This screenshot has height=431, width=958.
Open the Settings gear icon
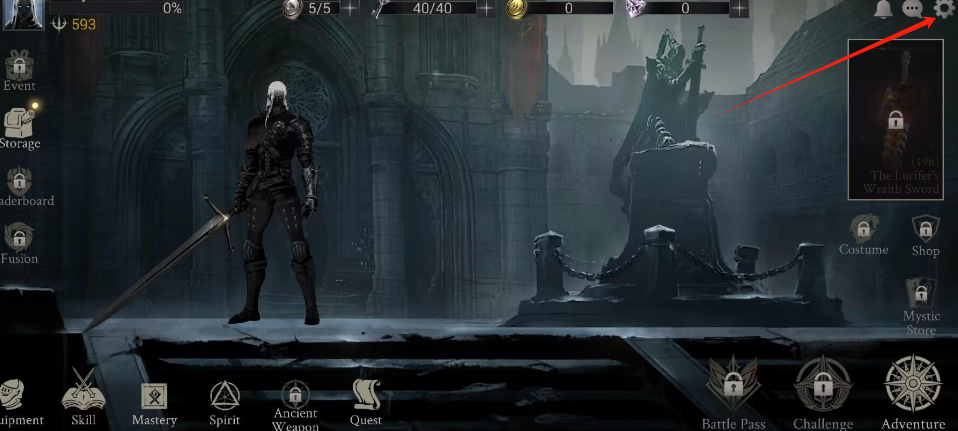(x=944, y=10)
